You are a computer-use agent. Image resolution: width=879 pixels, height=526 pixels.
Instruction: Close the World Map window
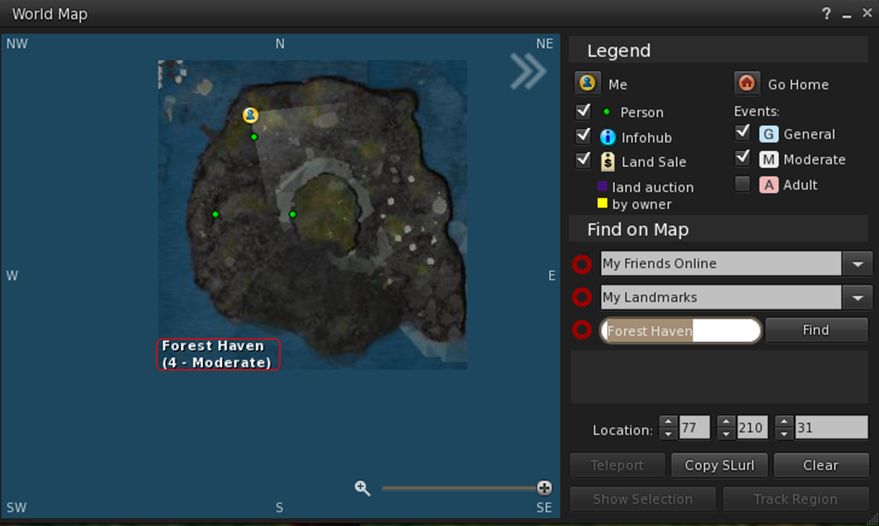(866, 13)
